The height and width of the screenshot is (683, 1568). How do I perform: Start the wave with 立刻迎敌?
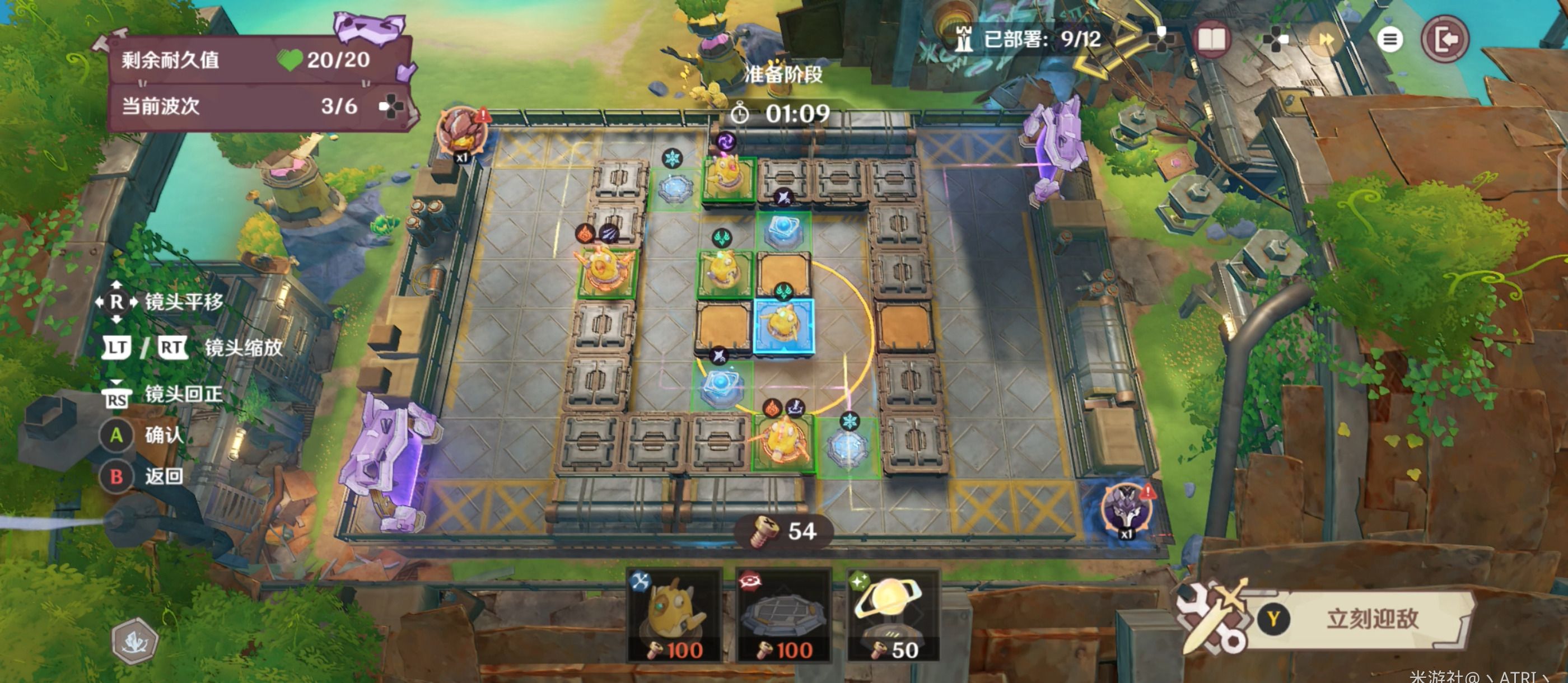pyautogui.click(x=1371, y=619)
